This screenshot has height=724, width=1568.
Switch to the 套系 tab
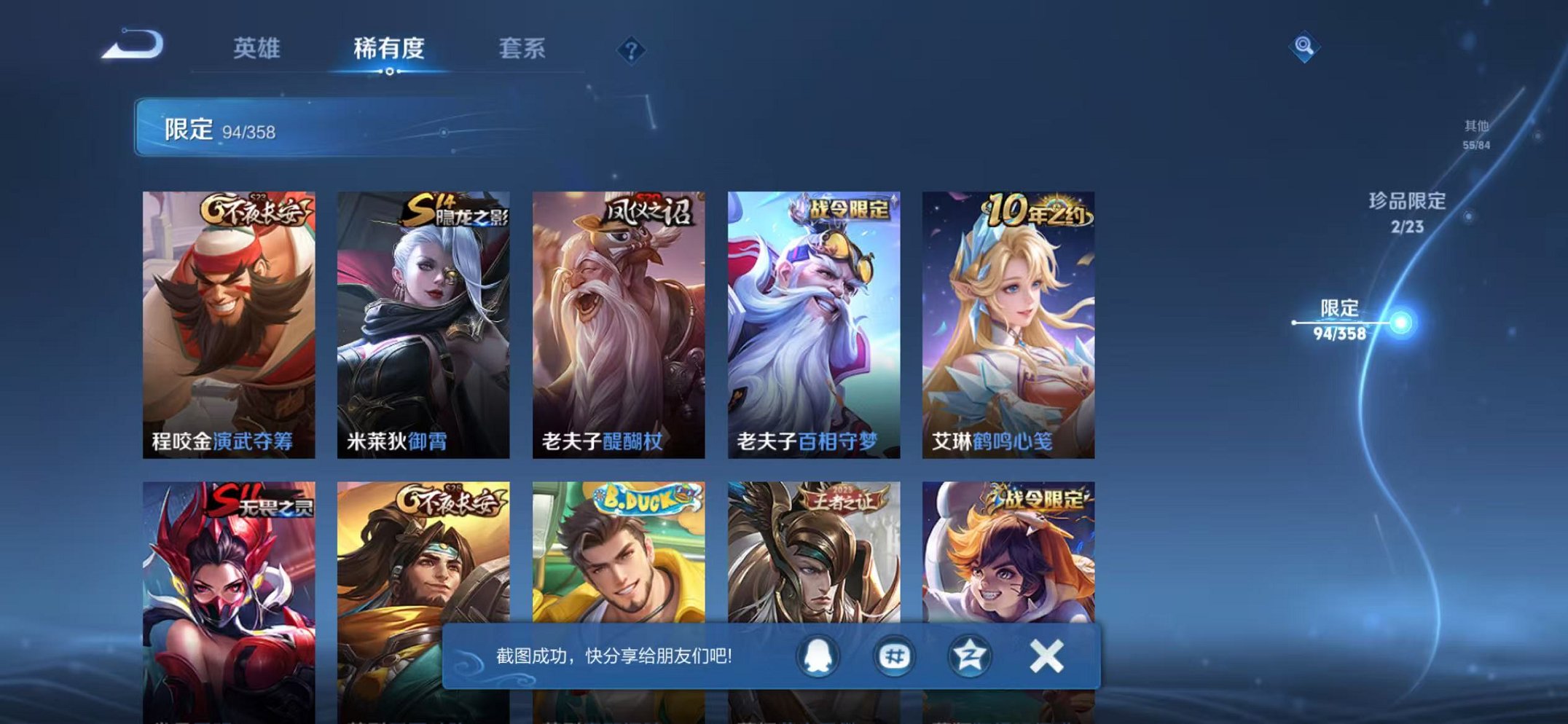525,47
